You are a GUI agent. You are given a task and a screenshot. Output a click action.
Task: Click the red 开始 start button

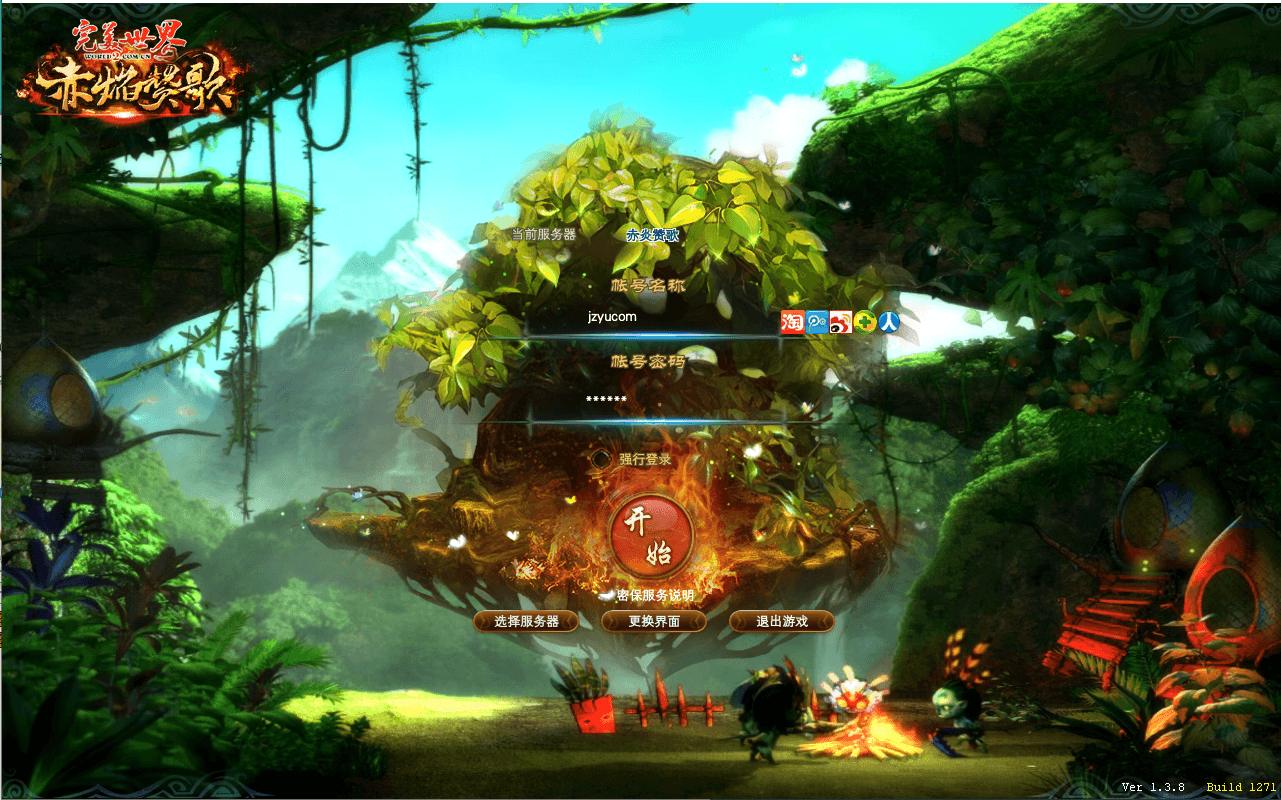click(x=651, y=534)
